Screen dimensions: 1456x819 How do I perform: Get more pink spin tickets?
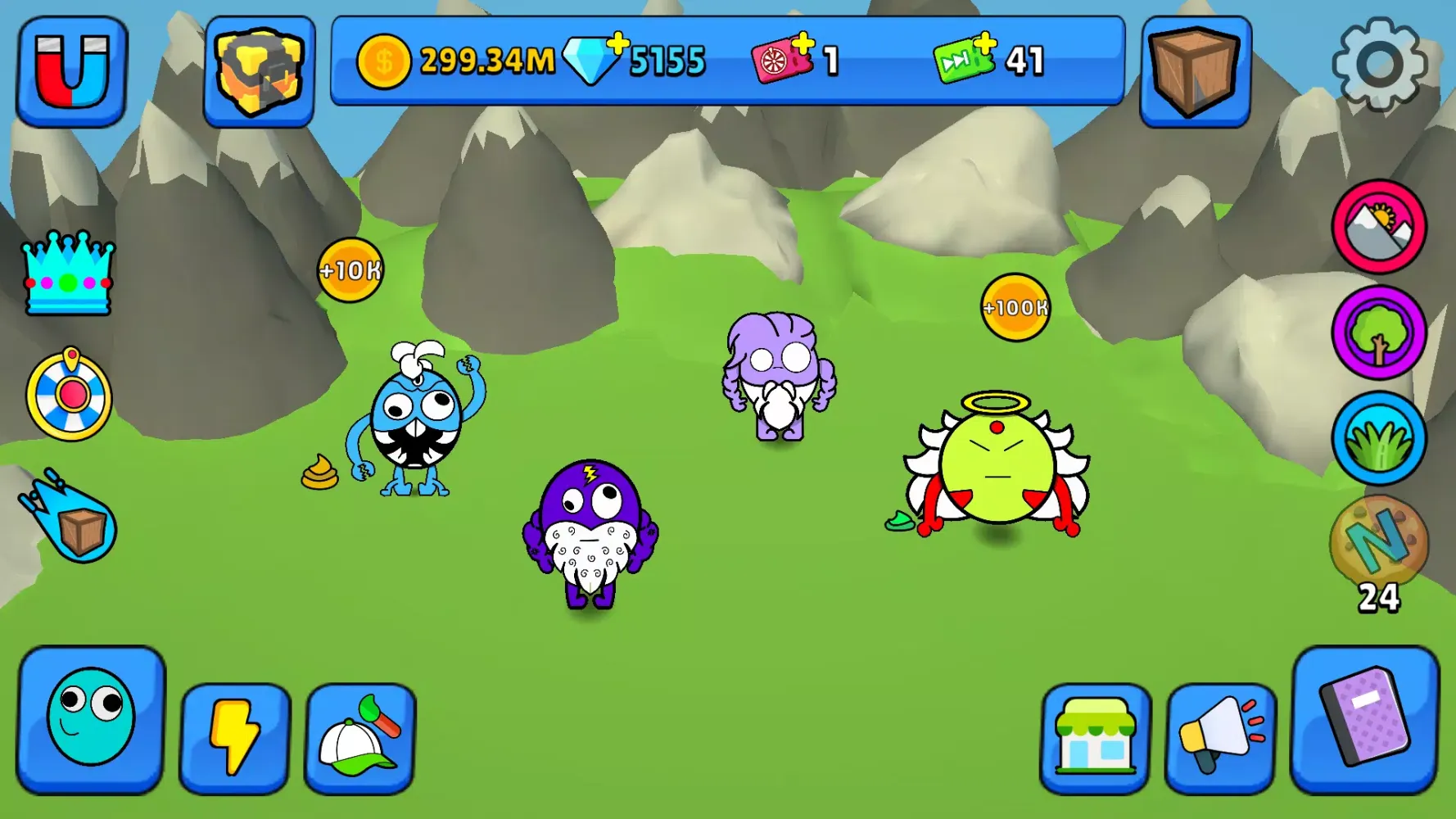(x=784, y=59)
